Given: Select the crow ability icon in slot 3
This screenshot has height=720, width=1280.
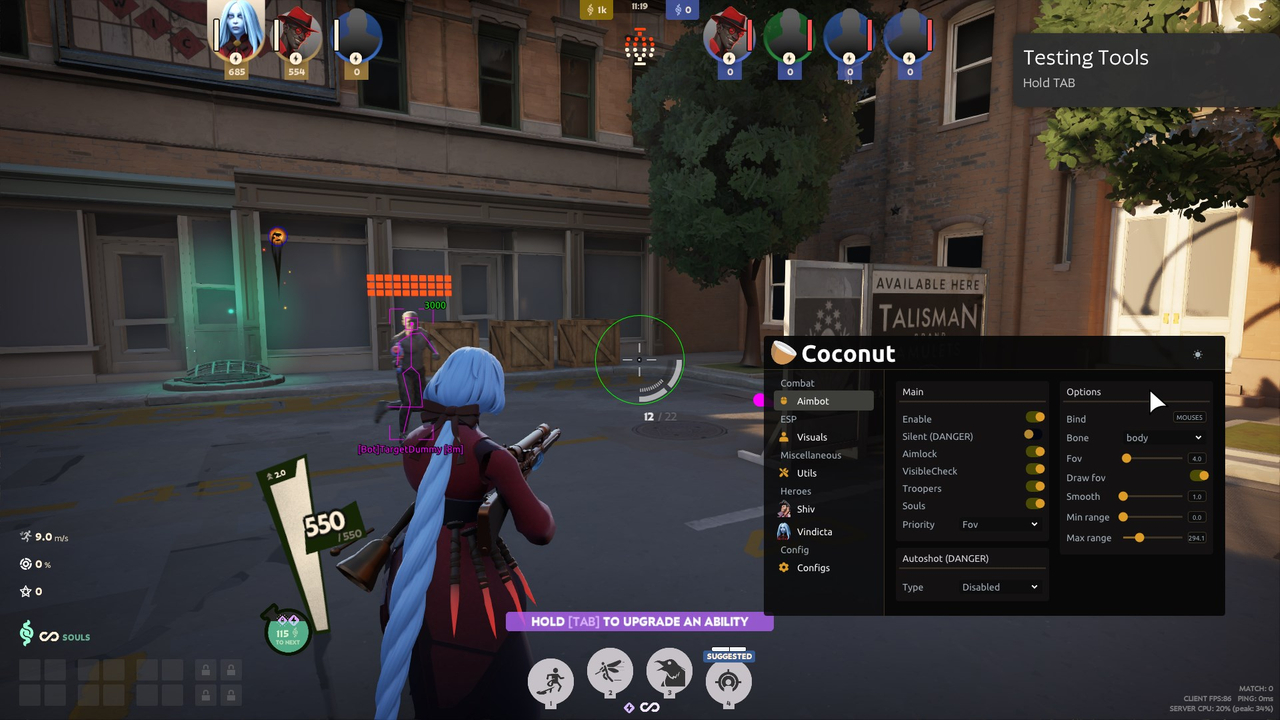Looking at the screenshot, I should [669, 672].
